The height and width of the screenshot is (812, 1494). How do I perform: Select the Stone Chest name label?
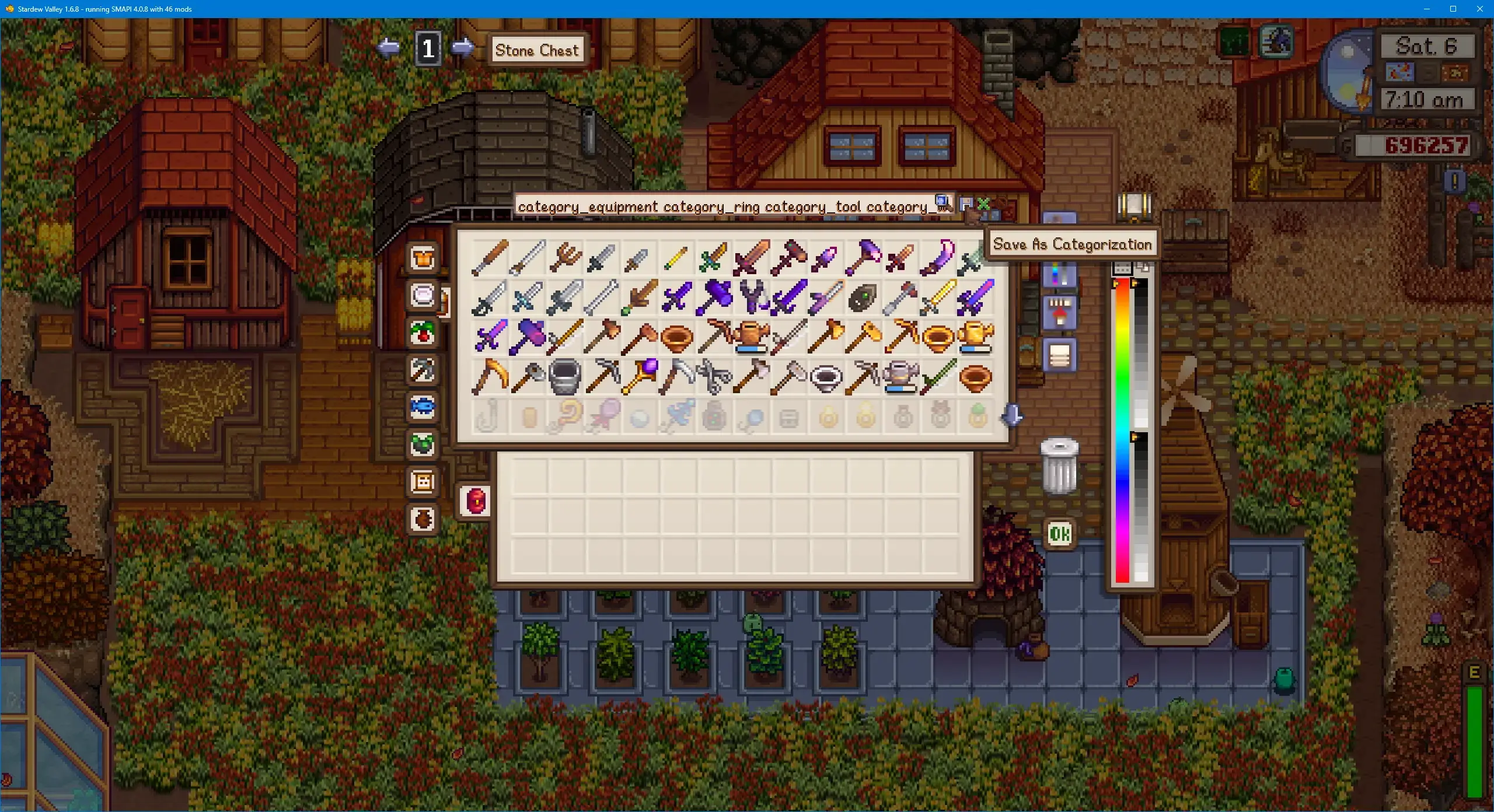[537, 50]
